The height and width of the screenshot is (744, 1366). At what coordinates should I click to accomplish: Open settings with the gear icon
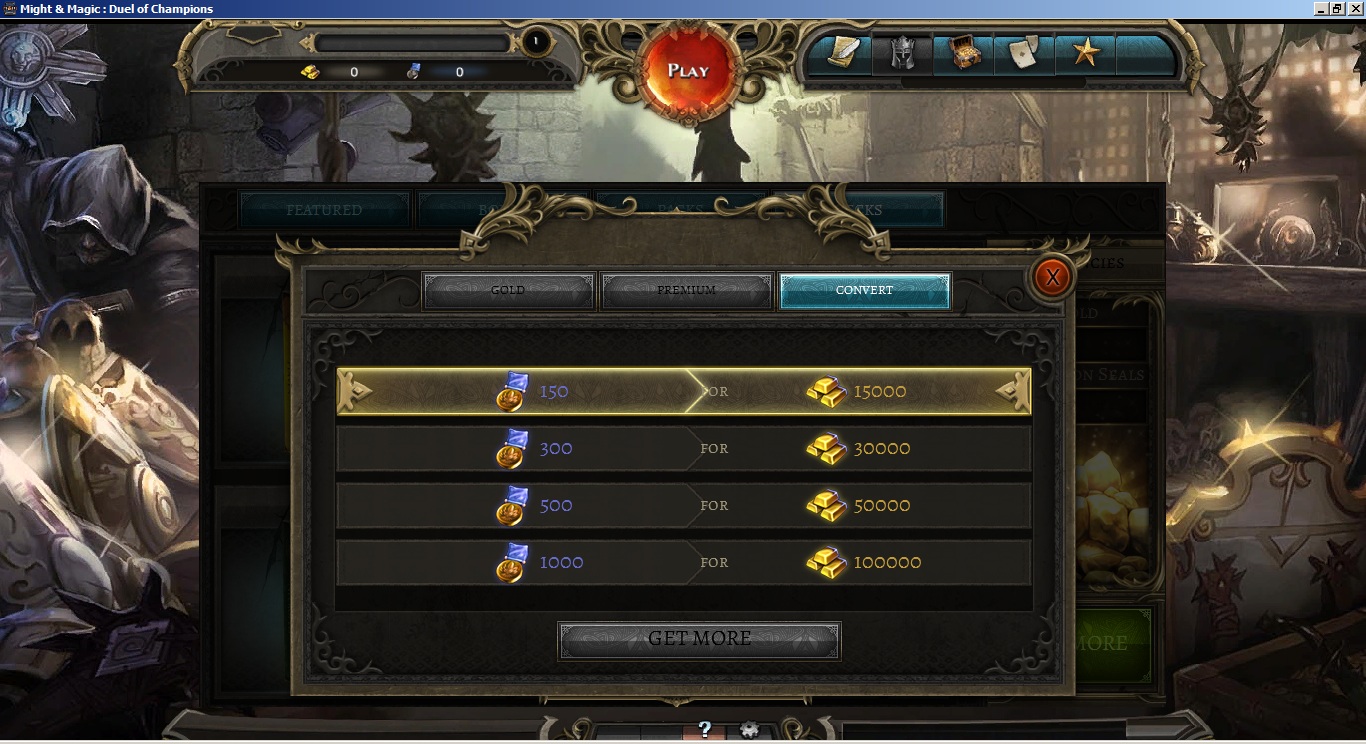[x=749, y=730]
